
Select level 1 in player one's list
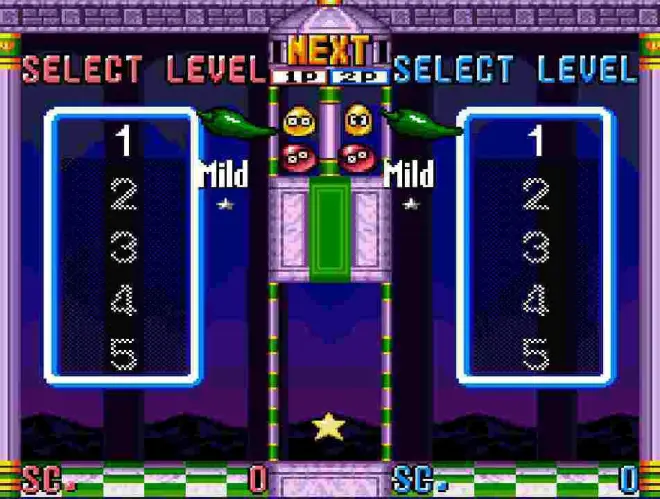click(123, 142)
